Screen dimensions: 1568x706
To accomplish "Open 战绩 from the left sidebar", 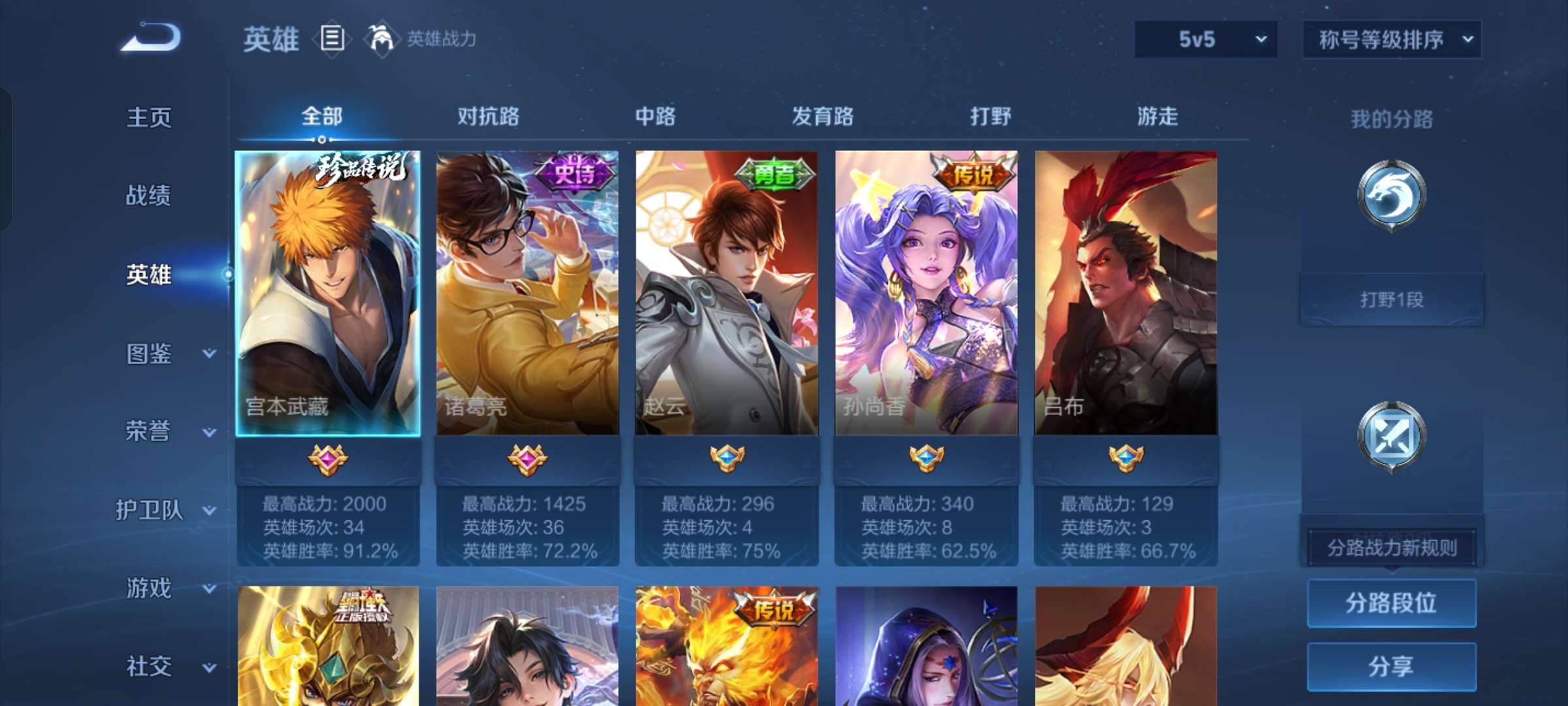I will tap(149, 197).
